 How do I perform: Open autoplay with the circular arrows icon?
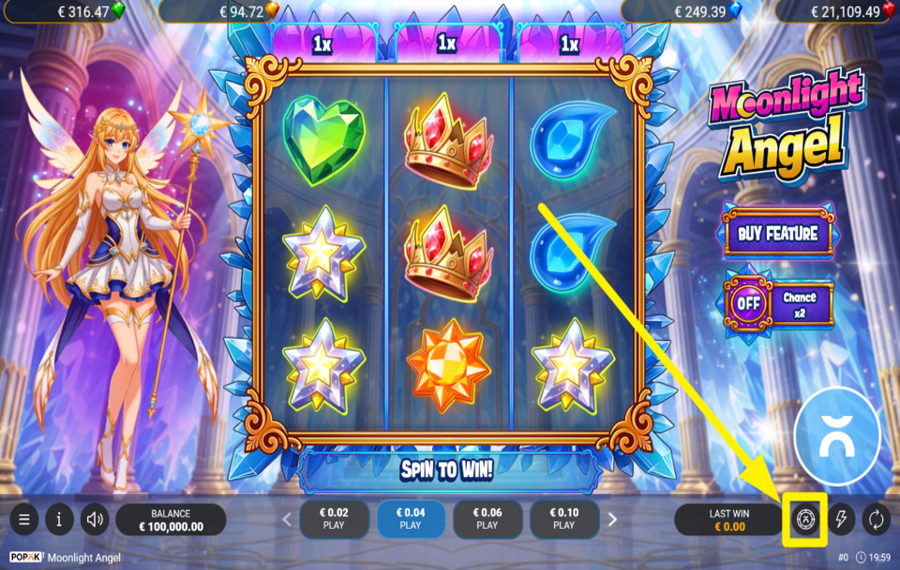coord(876,519)
